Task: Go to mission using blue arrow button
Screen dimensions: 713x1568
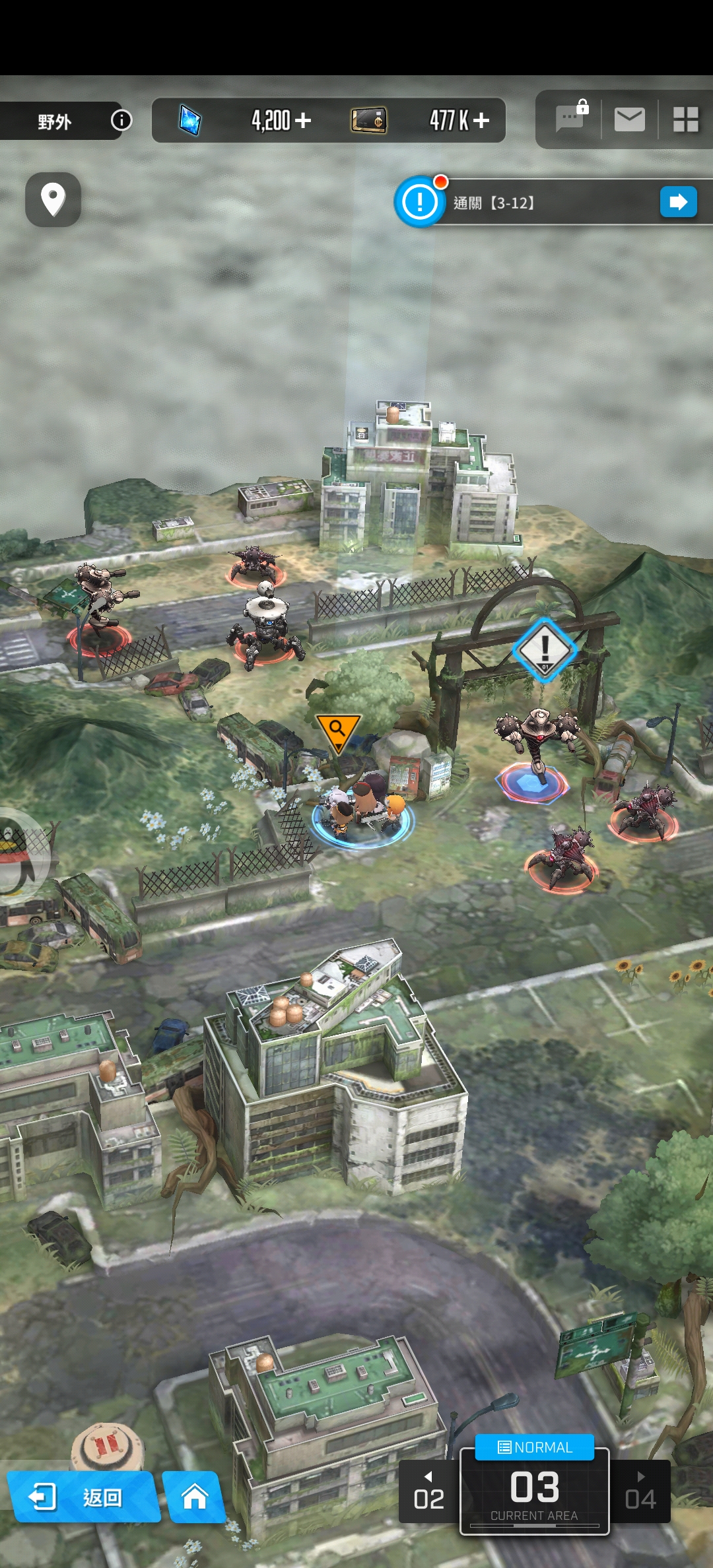Action: [678, 202]
